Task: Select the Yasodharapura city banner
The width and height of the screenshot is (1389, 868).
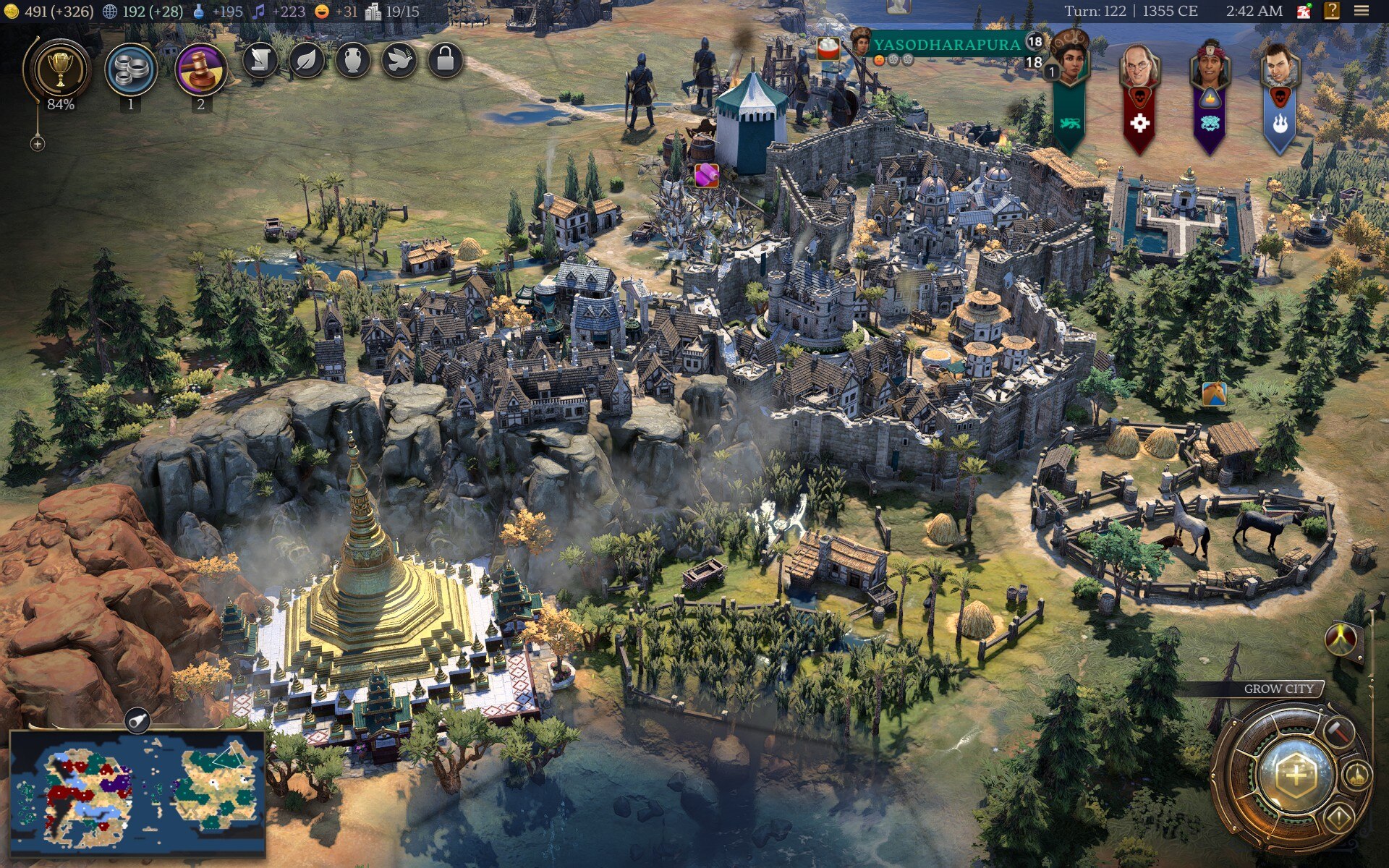Action: 946,45
